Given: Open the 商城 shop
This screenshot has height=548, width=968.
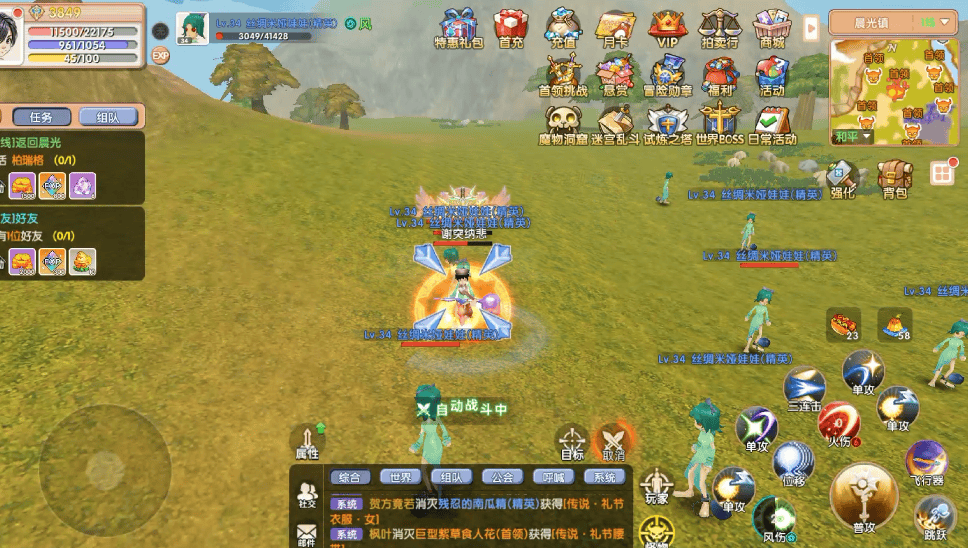Looking at the screenshot, I should 771,27.
